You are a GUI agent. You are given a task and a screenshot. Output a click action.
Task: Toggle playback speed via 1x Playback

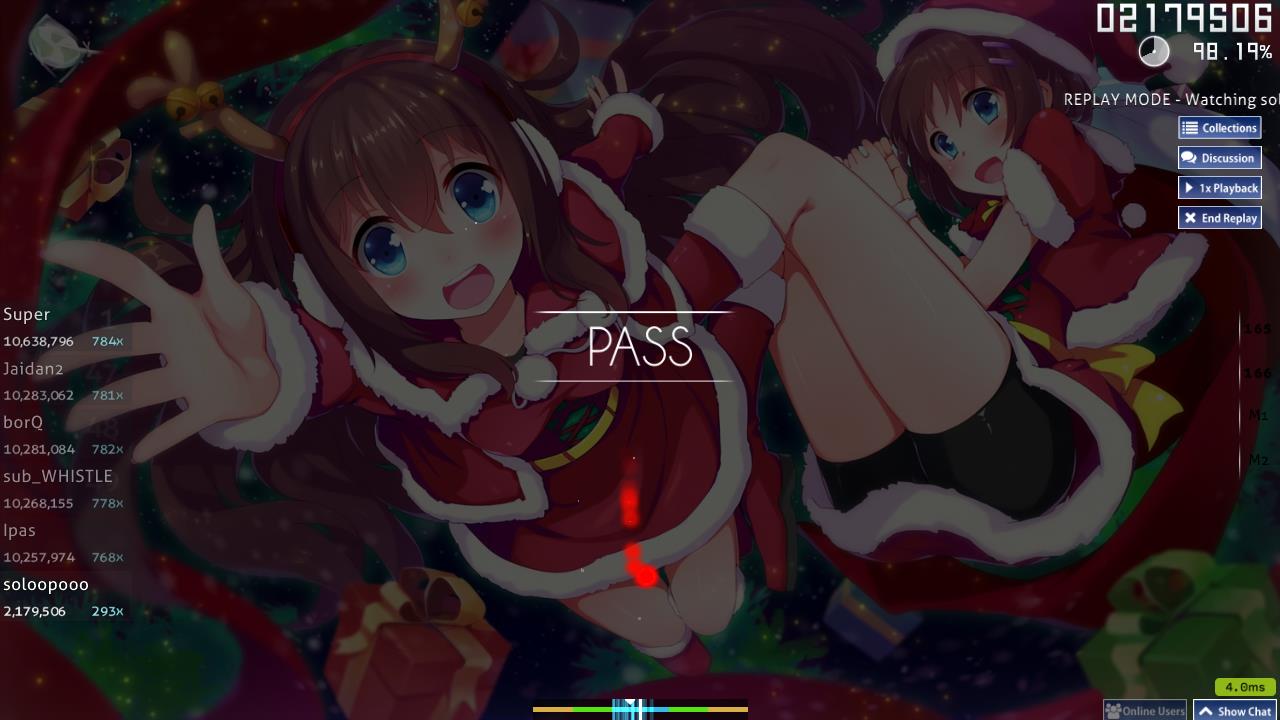click(x=1220, y=187)
